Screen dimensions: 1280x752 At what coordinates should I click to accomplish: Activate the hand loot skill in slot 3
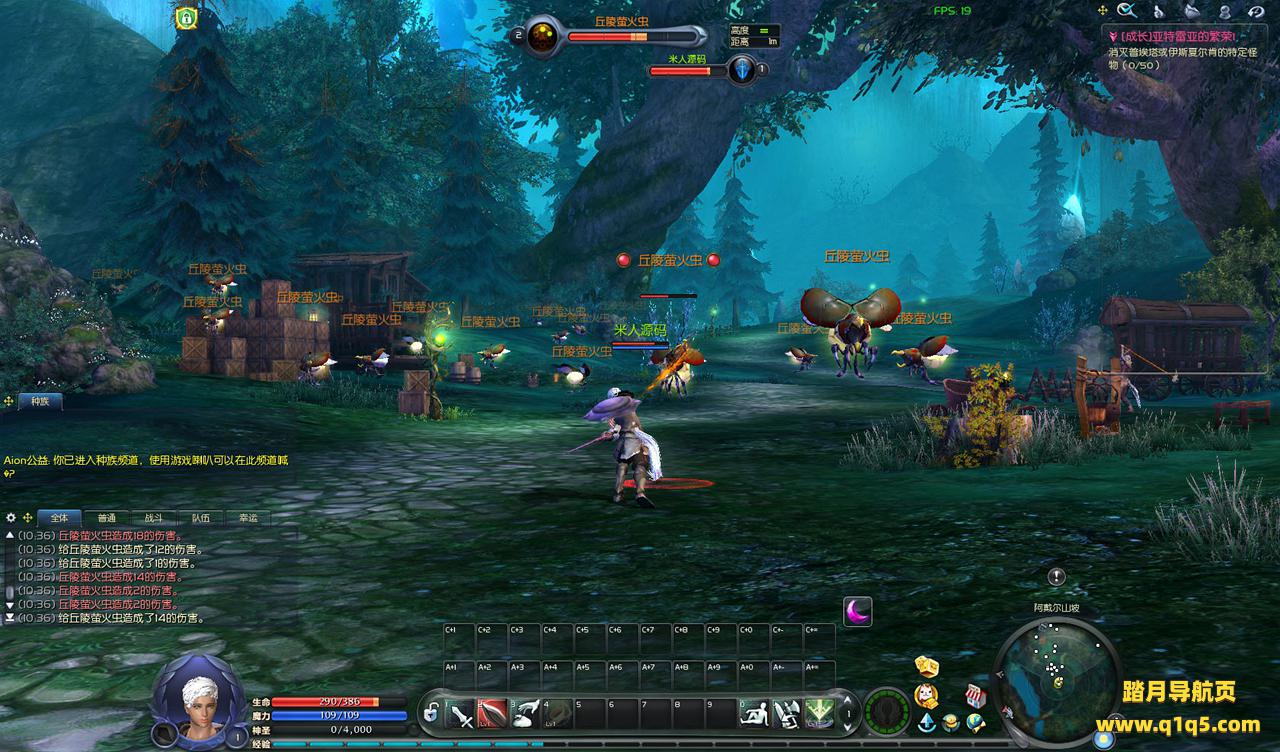[524, 713]
